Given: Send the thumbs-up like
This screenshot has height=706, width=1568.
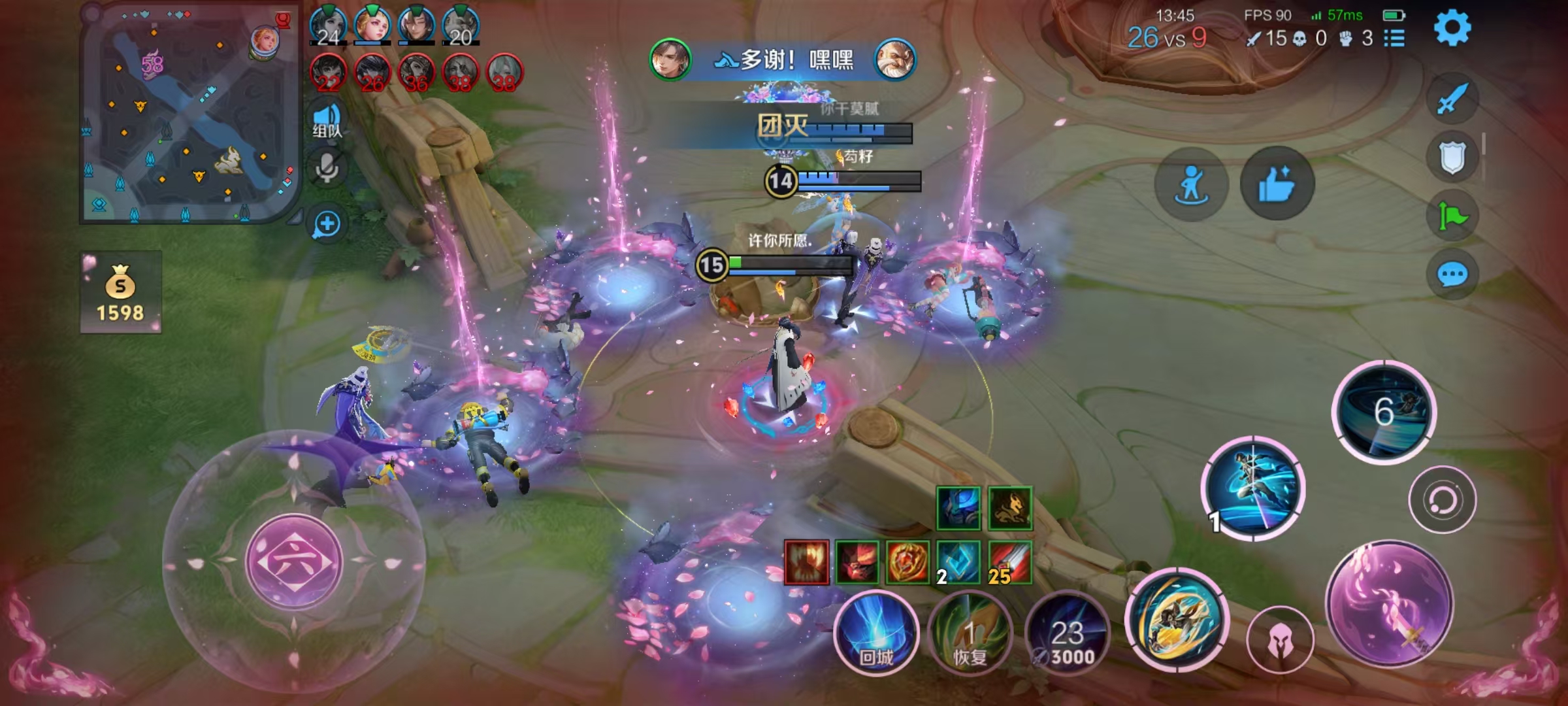Looking at the screenshot, I should [1277, 184].
